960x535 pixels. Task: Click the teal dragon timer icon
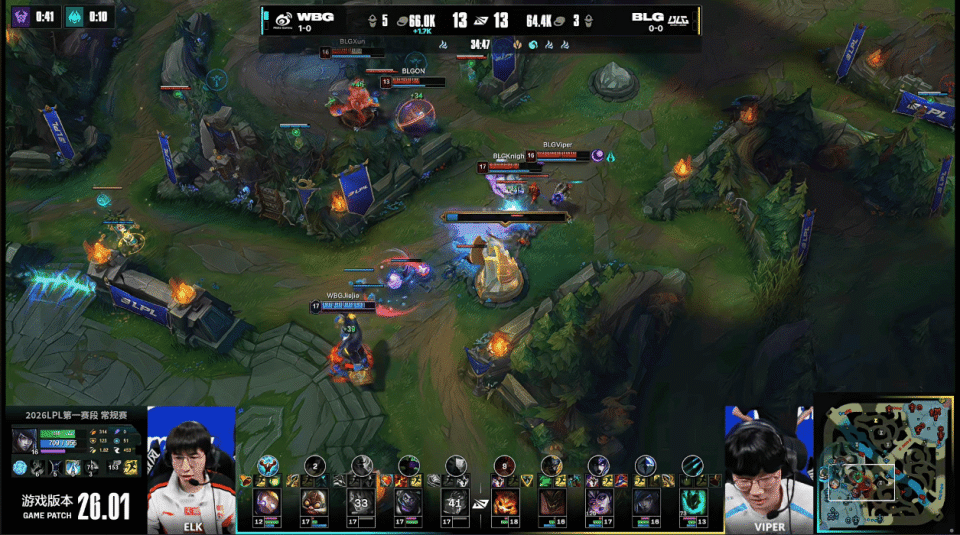tap(74, 17)
